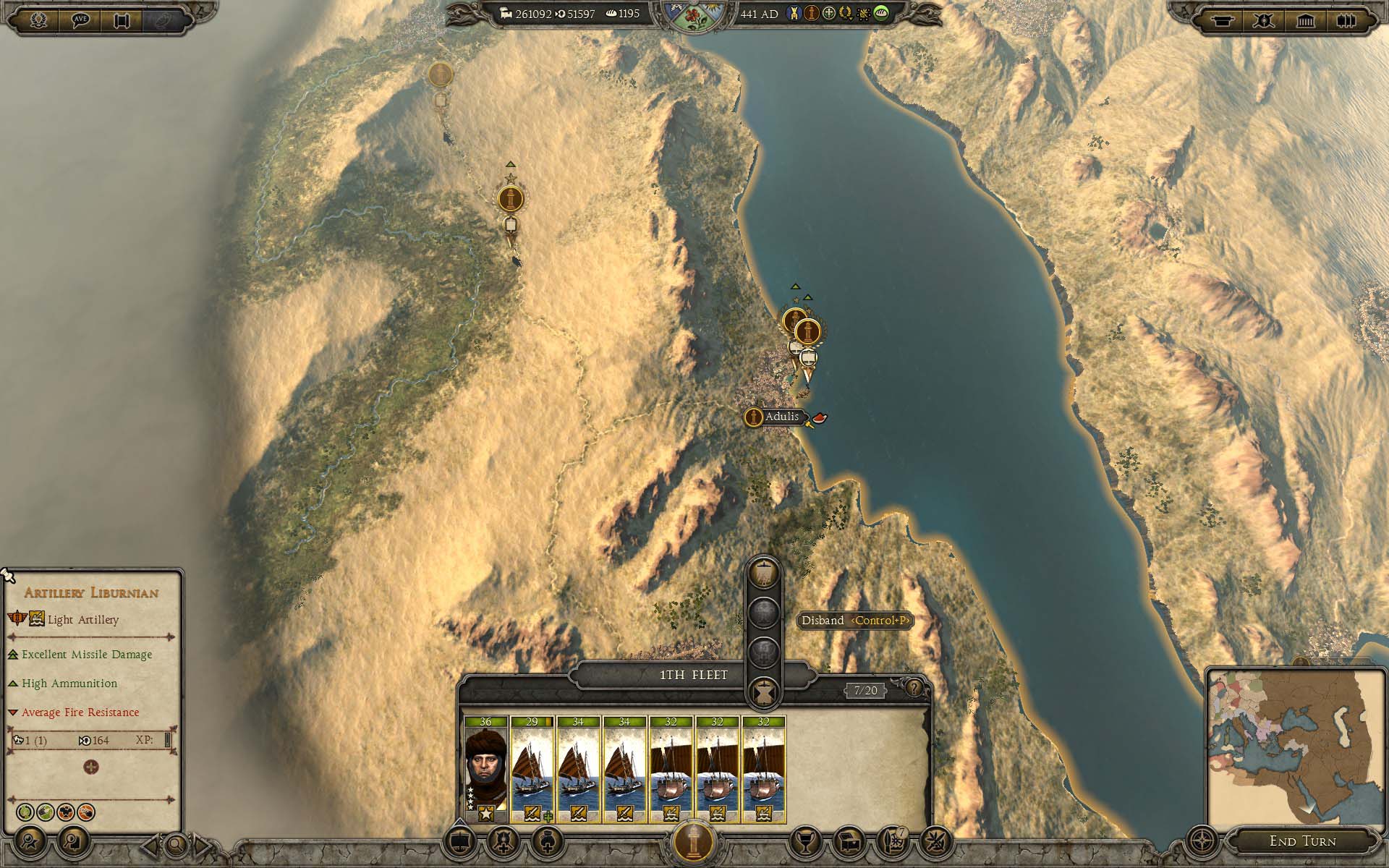Select the fleet admiral portrait card
1389x868 pixels.
click(485, 768)
